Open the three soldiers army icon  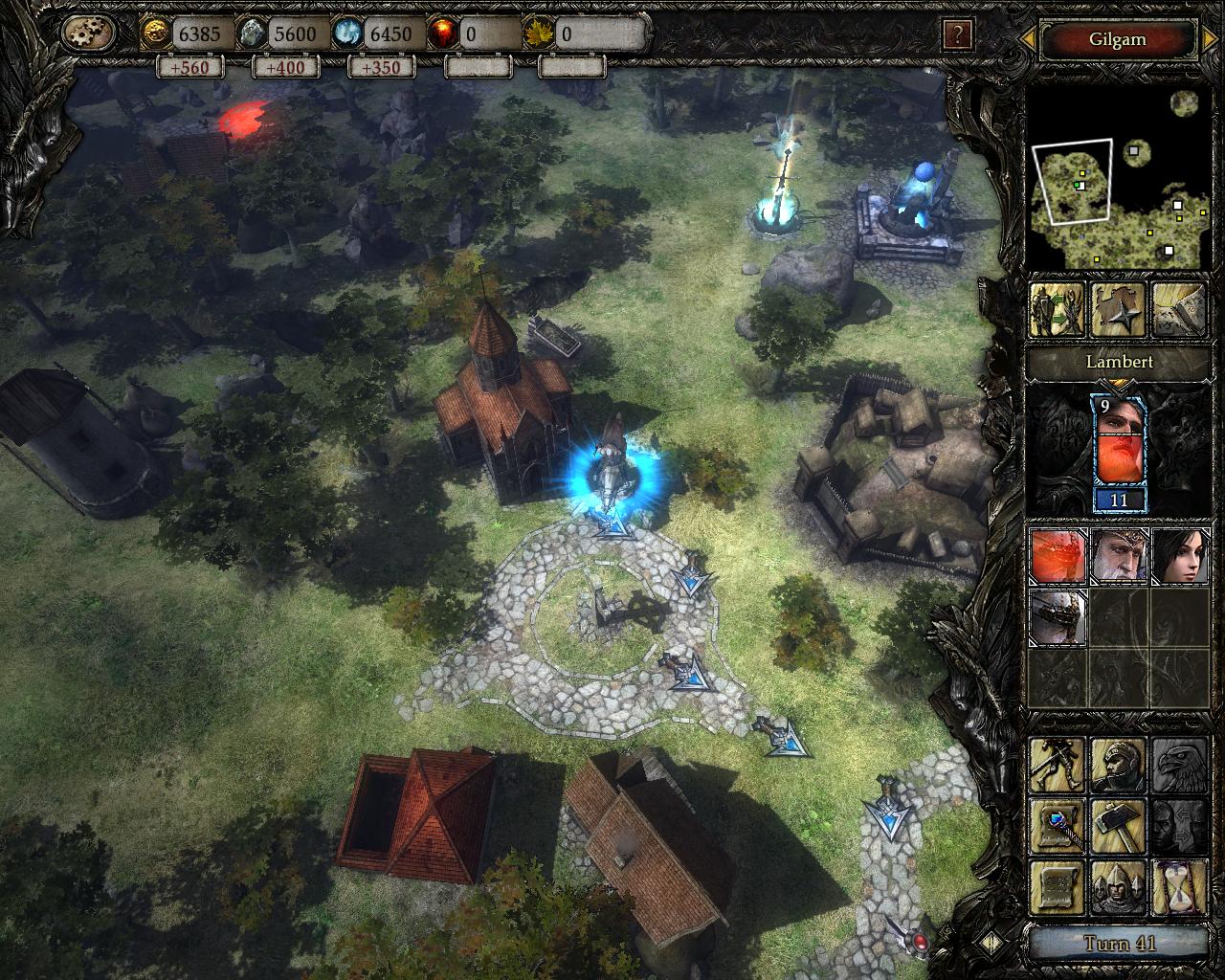tap(1118, 886)
